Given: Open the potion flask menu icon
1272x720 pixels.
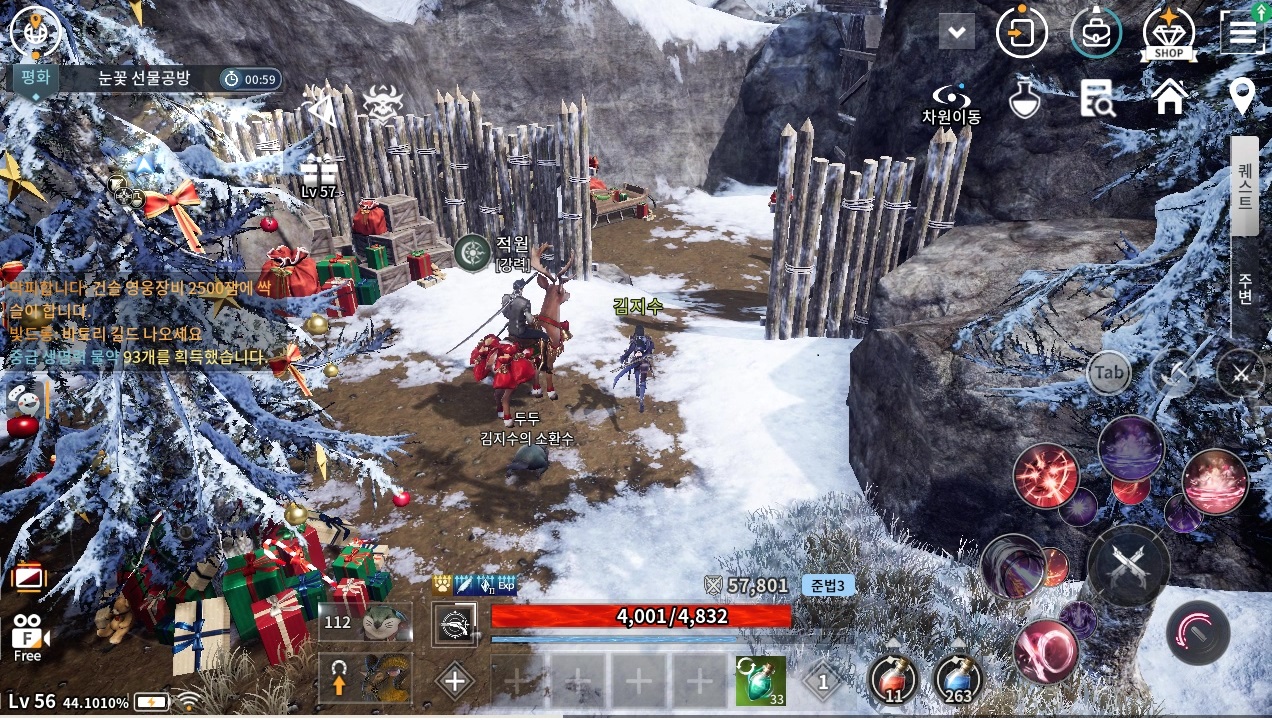Looking at the screenshot, I should pyautogui.click(x=1025, y=98).
